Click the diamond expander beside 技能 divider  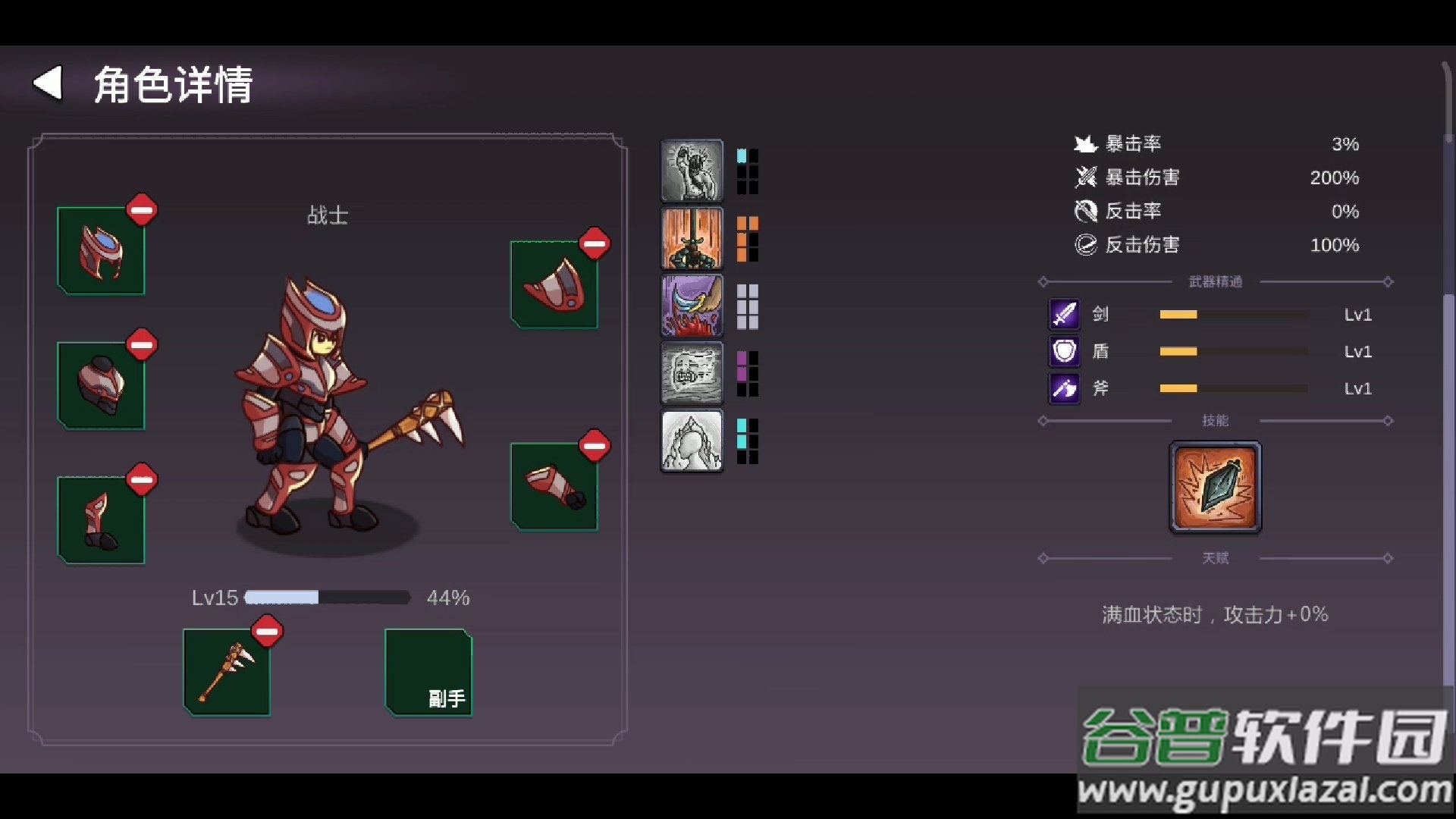click(x=1043, y=421)
